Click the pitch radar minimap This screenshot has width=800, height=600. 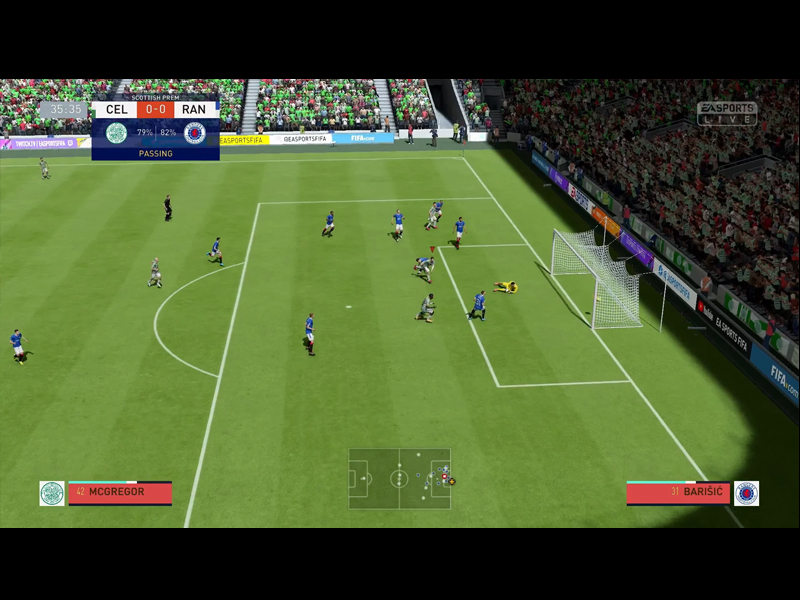(399, 478)
